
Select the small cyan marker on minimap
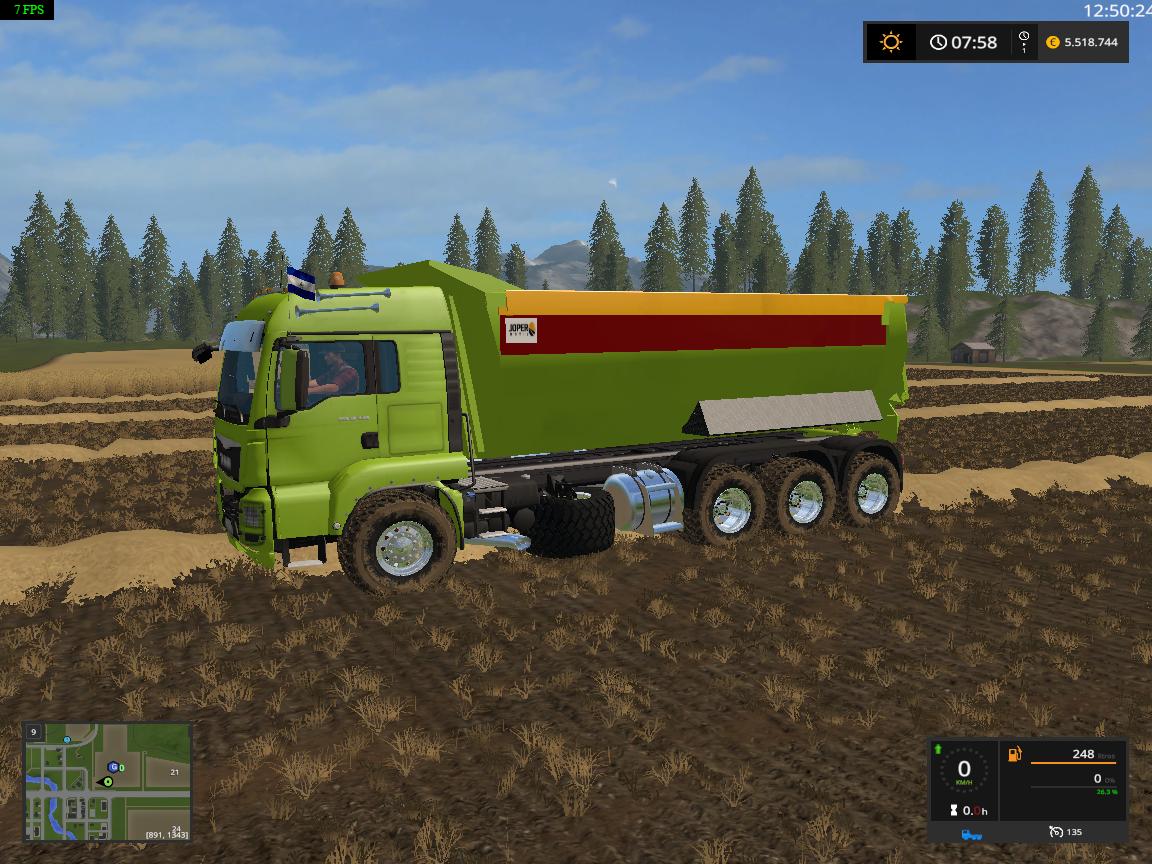(67, 740)
